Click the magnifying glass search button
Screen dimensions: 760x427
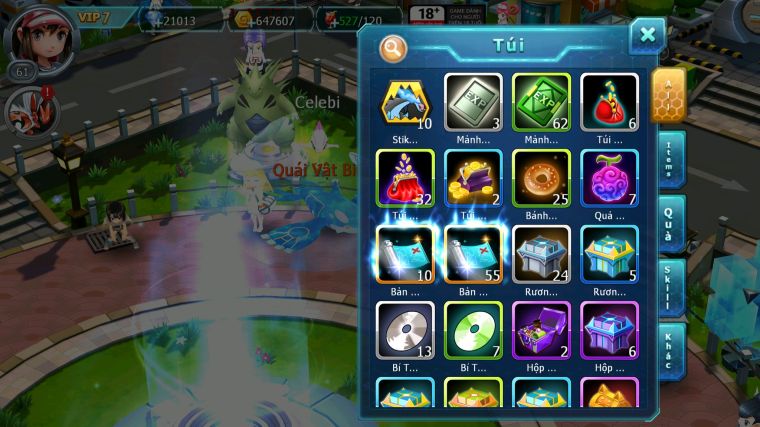coord(394,47)
